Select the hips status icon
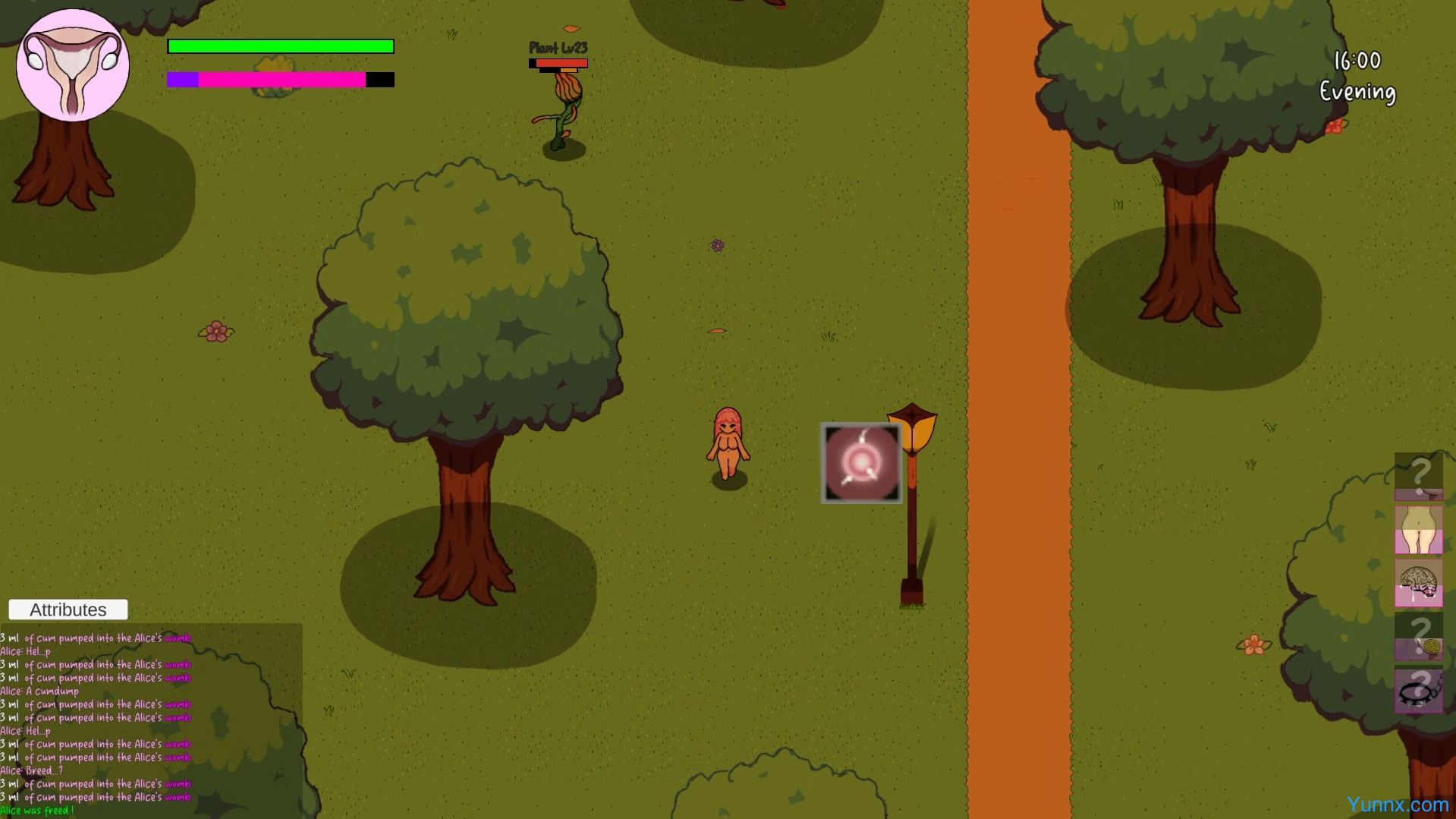This screenshot has width=1456, height=819. click(x=1418, y=530)
